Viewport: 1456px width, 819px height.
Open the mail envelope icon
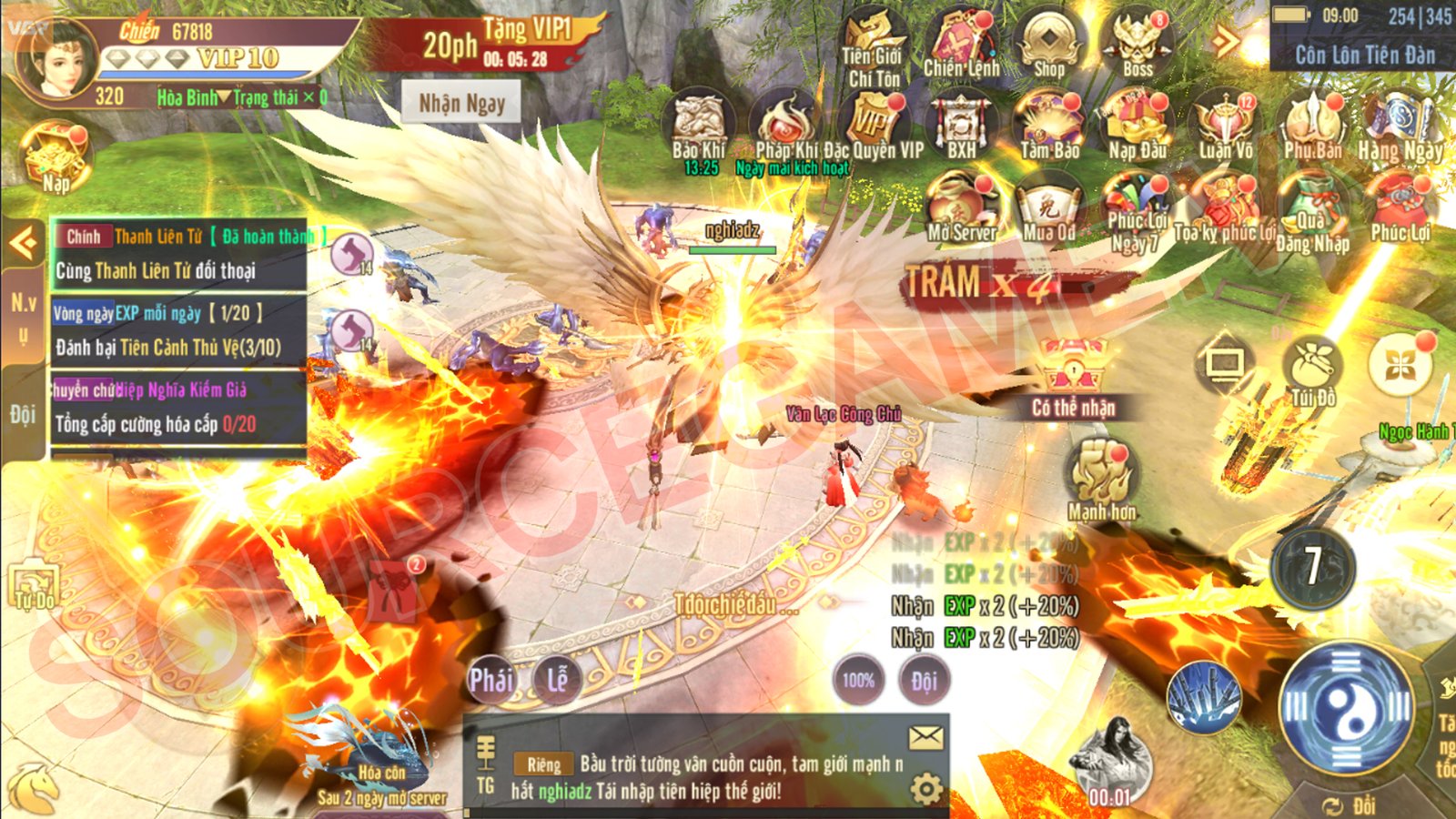pos(926,738)
